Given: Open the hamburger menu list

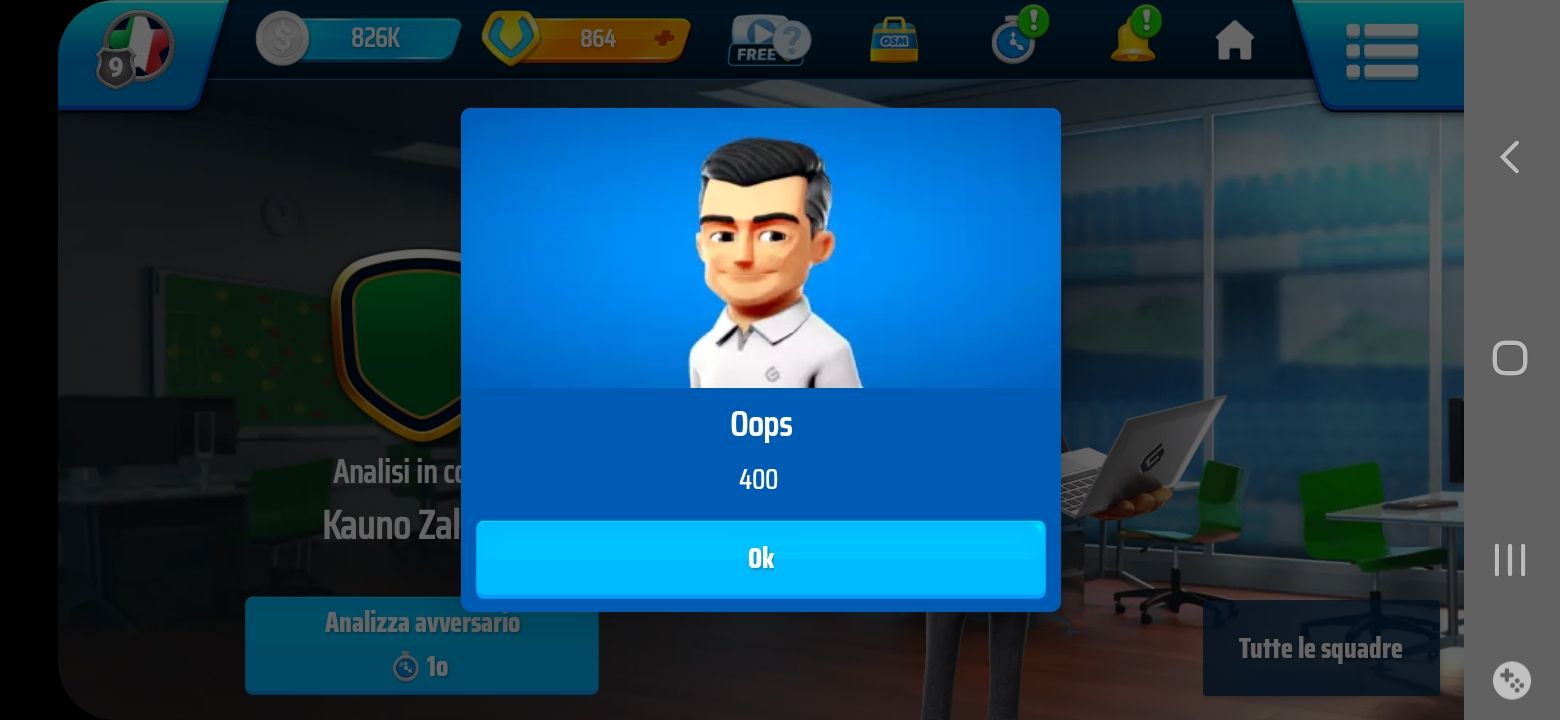Looking at the screenshot, I should pos(1381,51).
